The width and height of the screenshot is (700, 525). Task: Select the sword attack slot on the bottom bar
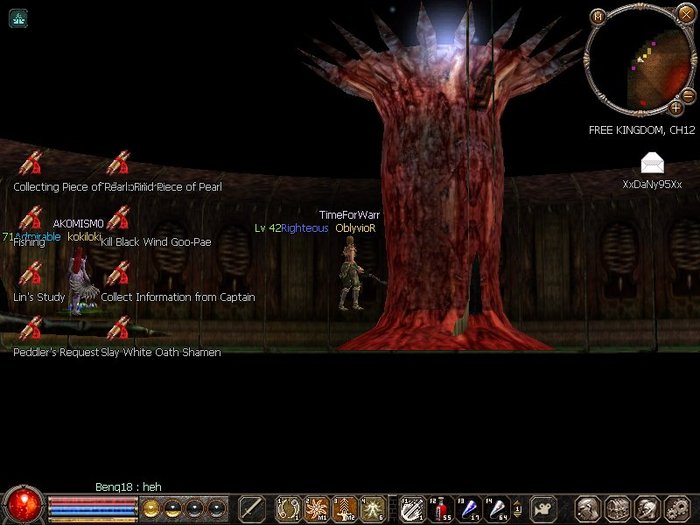click(252, 508)
